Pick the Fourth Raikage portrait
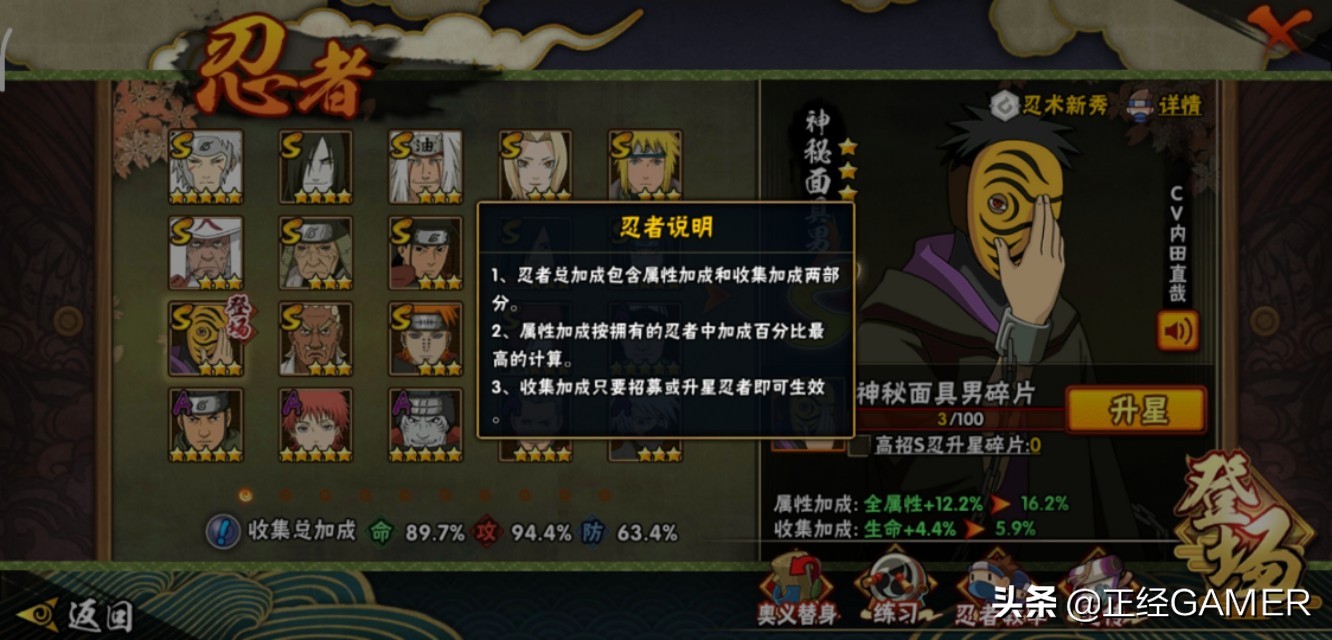The width and height of the screenshot is (1332, 640). (315, 338)
